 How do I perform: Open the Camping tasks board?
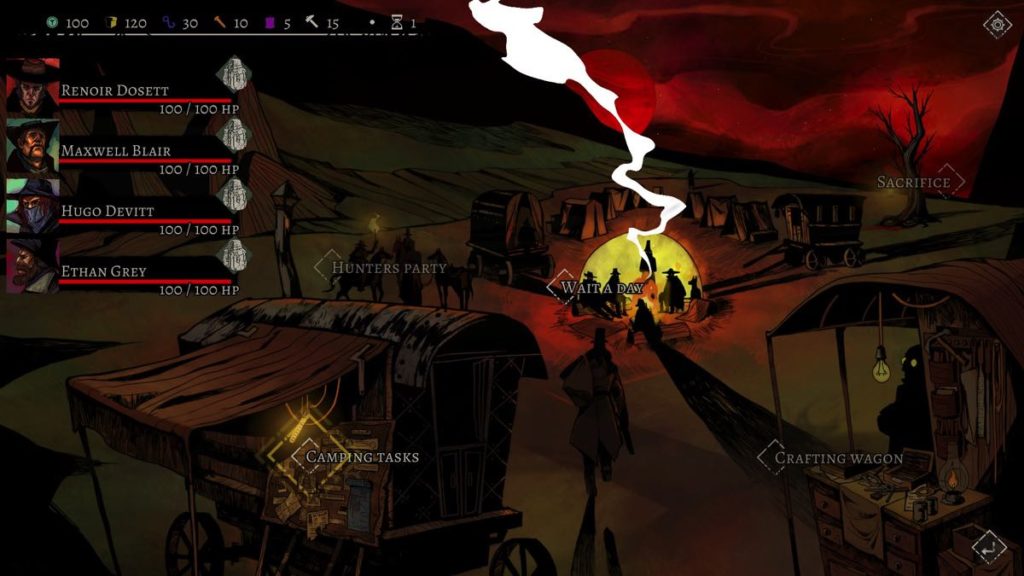pos(361,457)
